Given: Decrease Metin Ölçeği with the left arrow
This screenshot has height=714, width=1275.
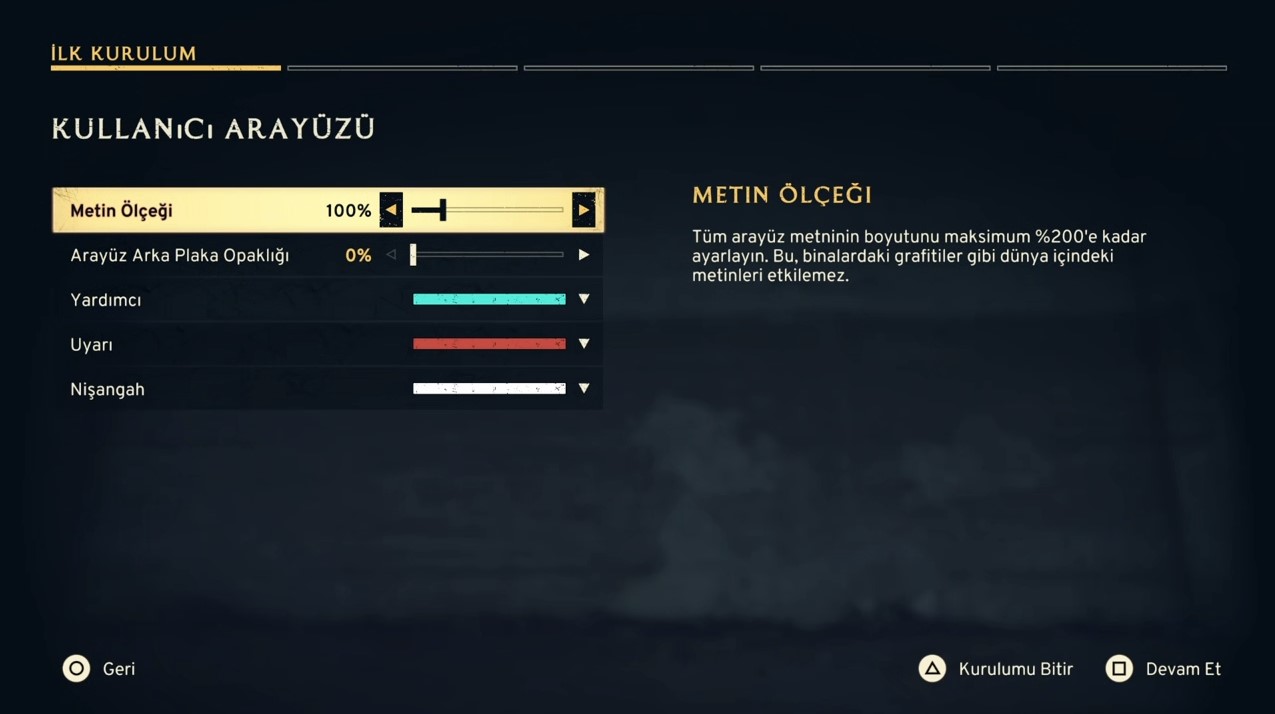Looking at the screenshot, I should (x=391, y=211).
